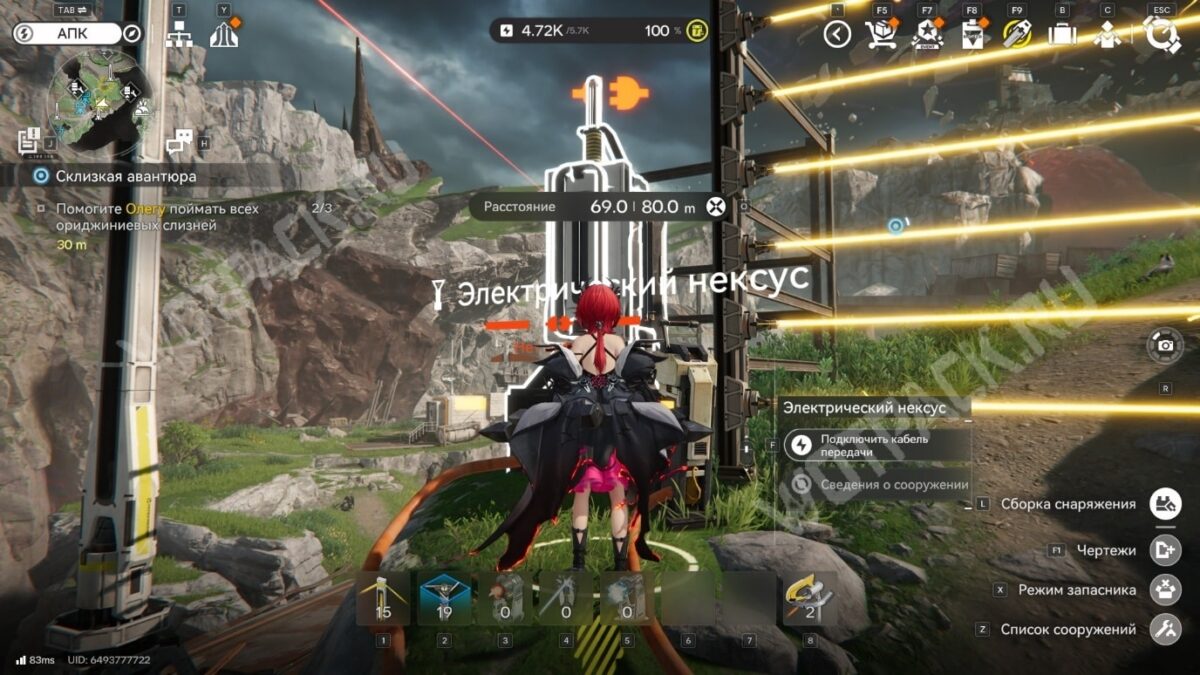Close the Расстояние cable distance indicator
1200x675 pixels.
pos(714,207)
